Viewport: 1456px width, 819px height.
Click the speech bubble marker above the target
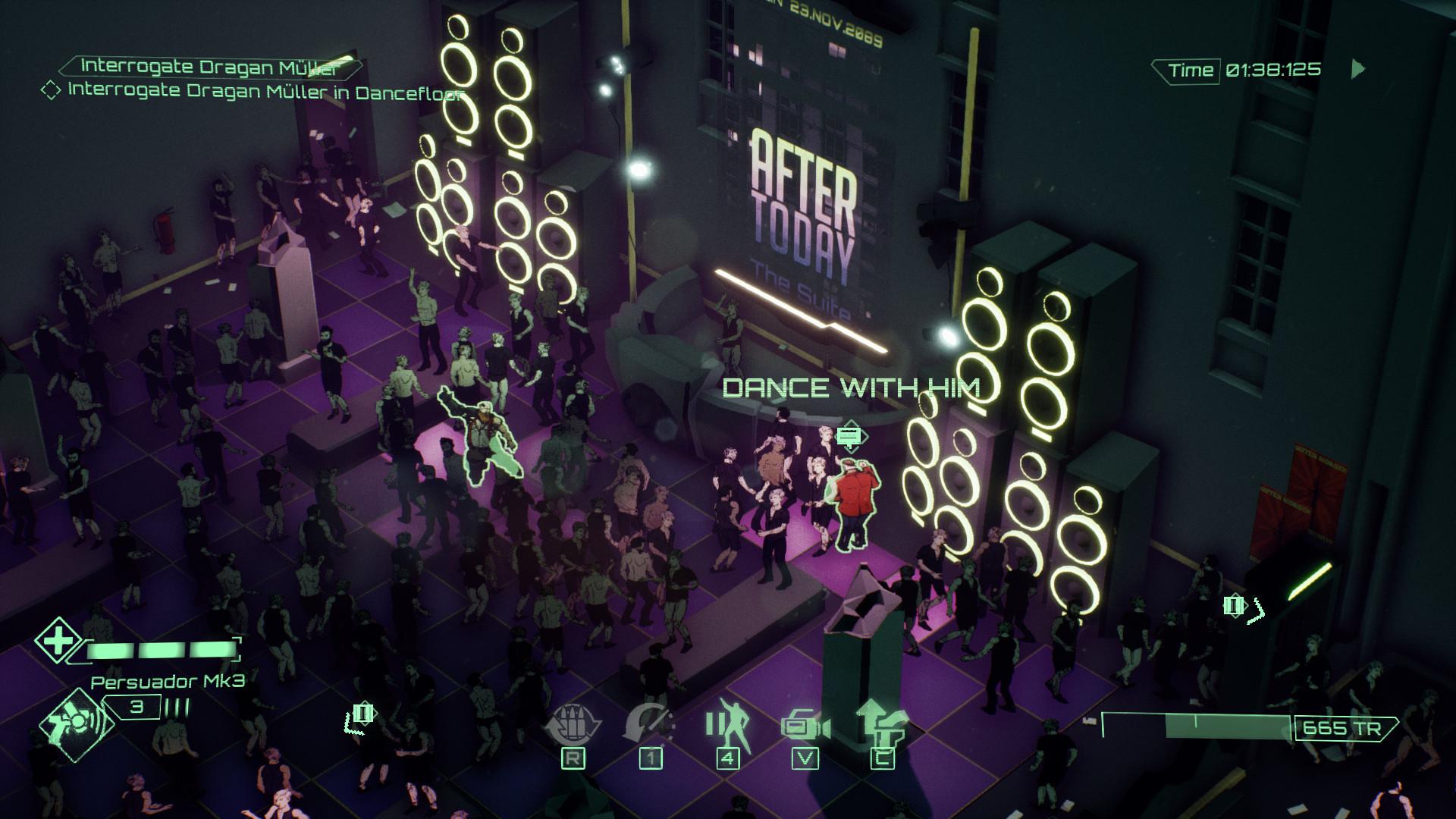(849, 437)
